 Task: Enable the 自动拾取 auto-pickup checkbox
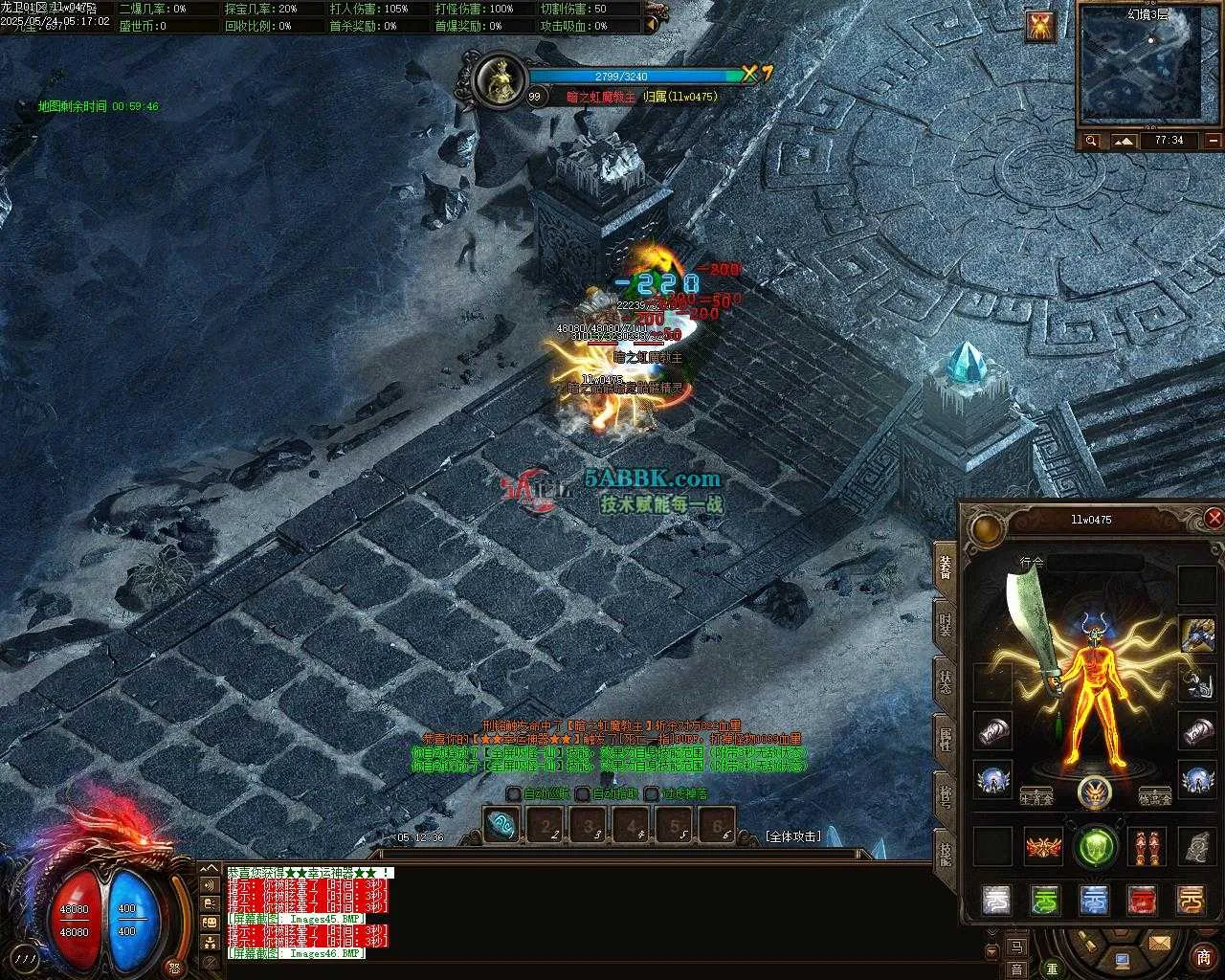click(583, 793)
